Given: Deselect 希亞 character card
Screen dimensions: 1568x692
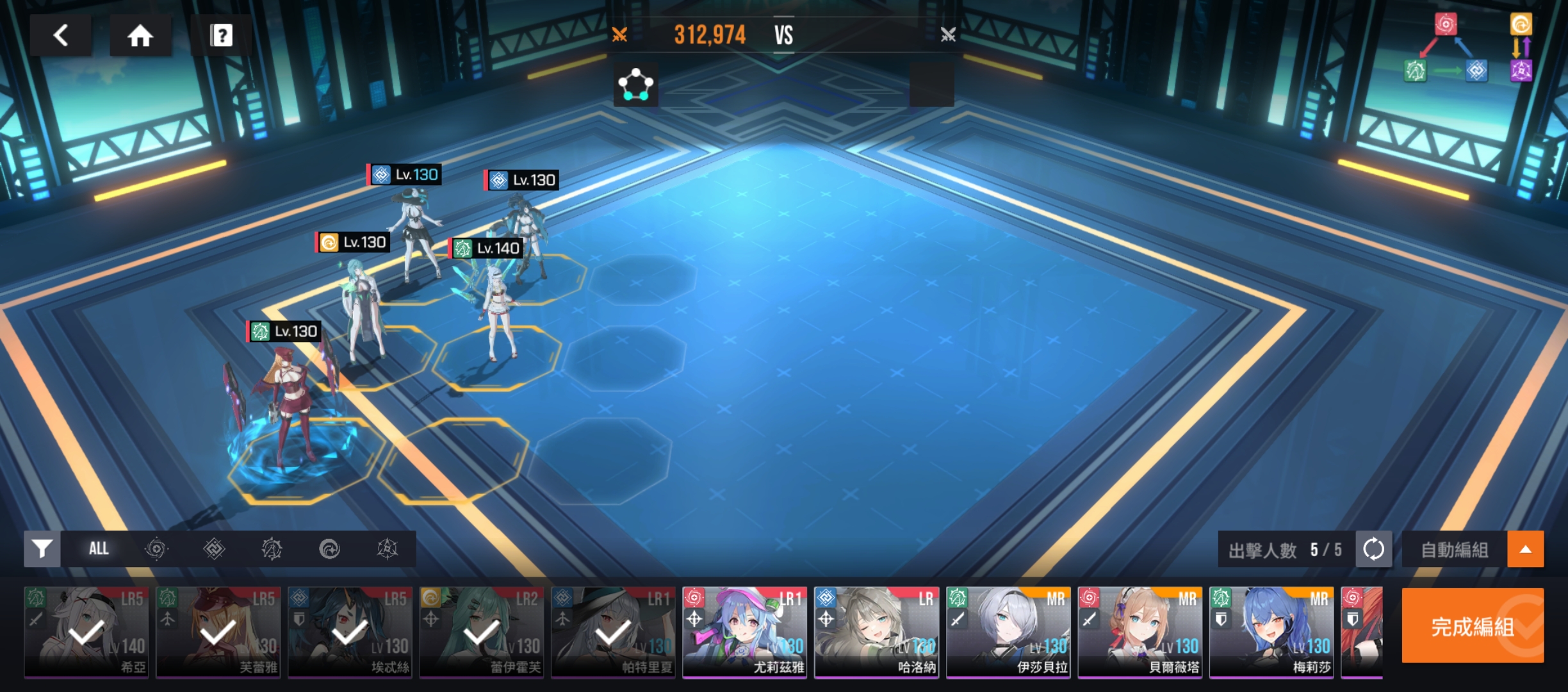Looking at the screenshot, I should [86, 632].
